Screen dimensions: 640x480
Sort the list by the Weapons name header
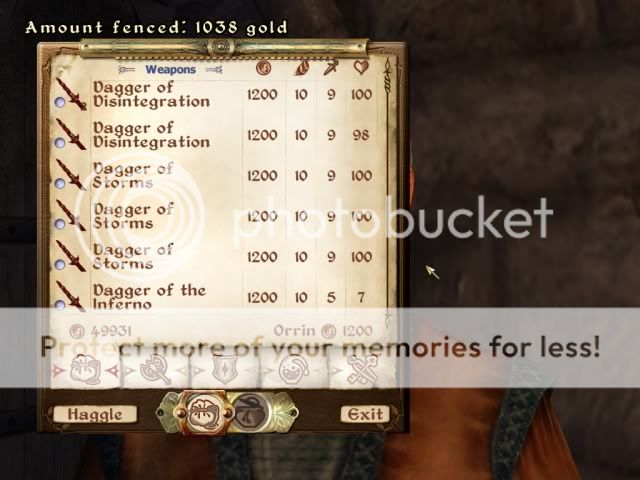170,70
